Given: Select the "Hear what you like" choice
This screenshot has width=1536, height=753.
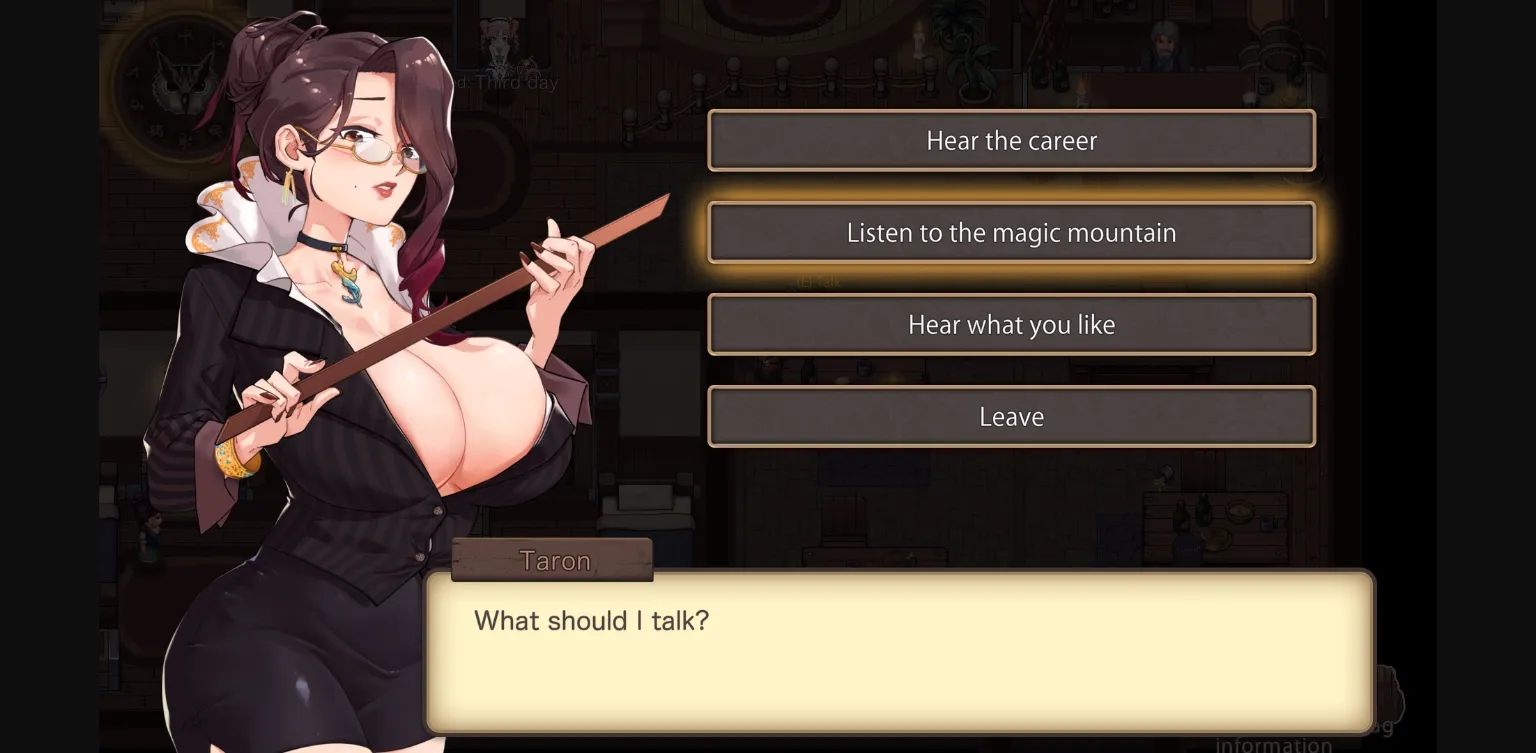Looking at the screenshot, I should point(1011,324).
